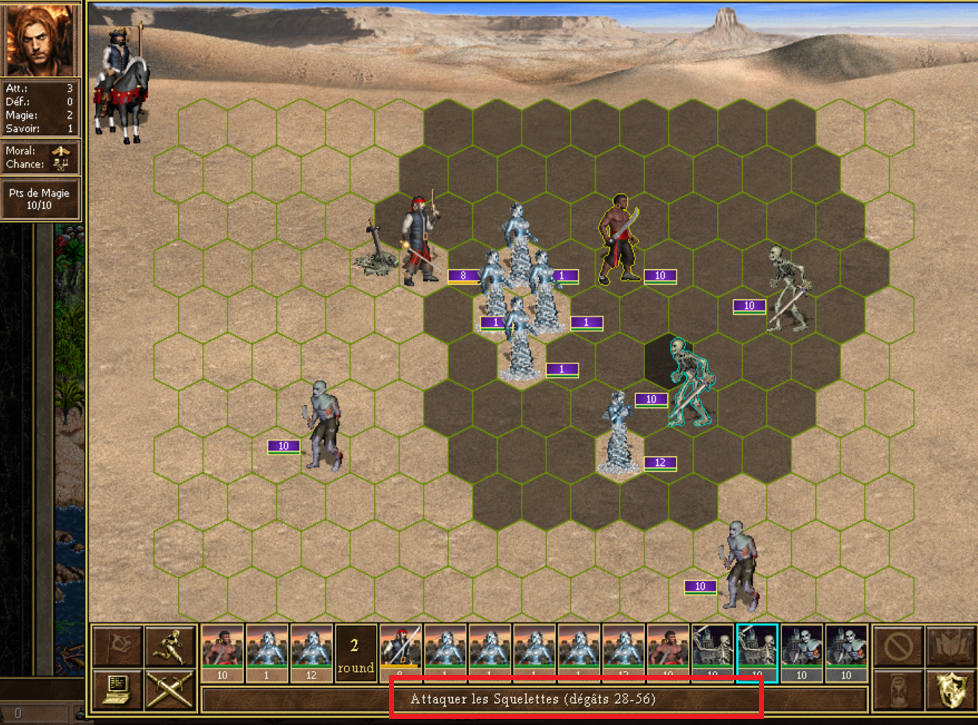Wait this turn using the hourglass button
Viewport: 978px width, 725px height.
[898, 690]
